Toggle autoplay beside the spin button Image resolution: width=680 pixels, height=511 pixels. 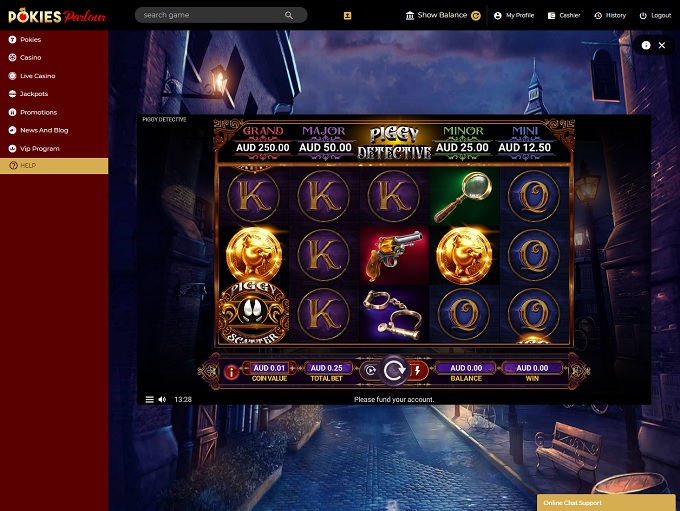(x=370, y=370)
